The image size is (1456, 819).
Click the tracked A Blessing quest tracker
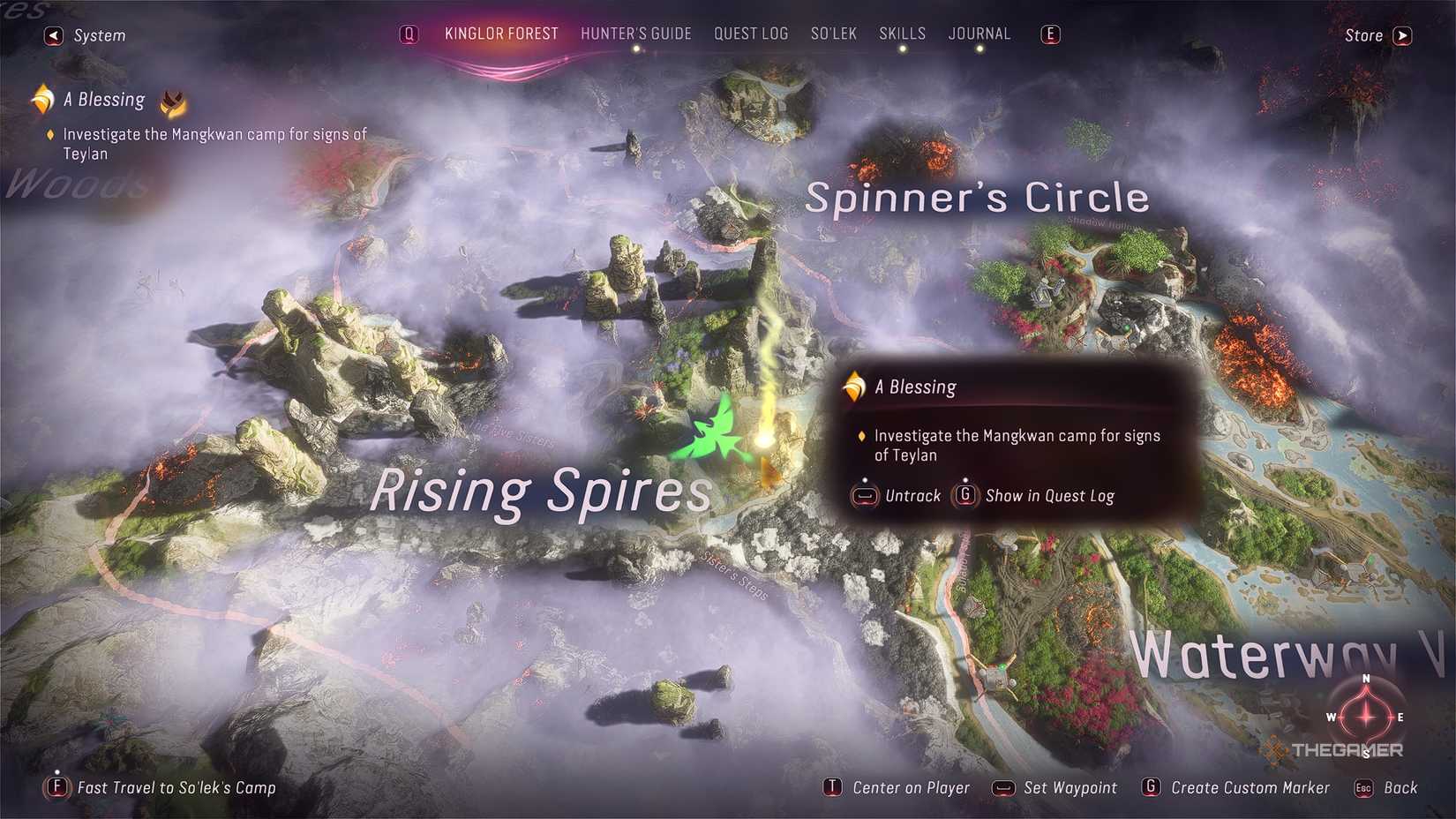tap(103, 101)
